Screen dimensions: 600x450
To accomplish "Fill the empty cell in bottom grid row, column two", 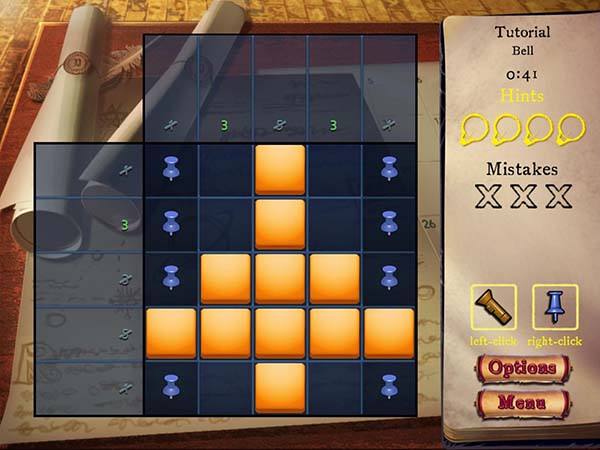I will [x=226, y=388].
